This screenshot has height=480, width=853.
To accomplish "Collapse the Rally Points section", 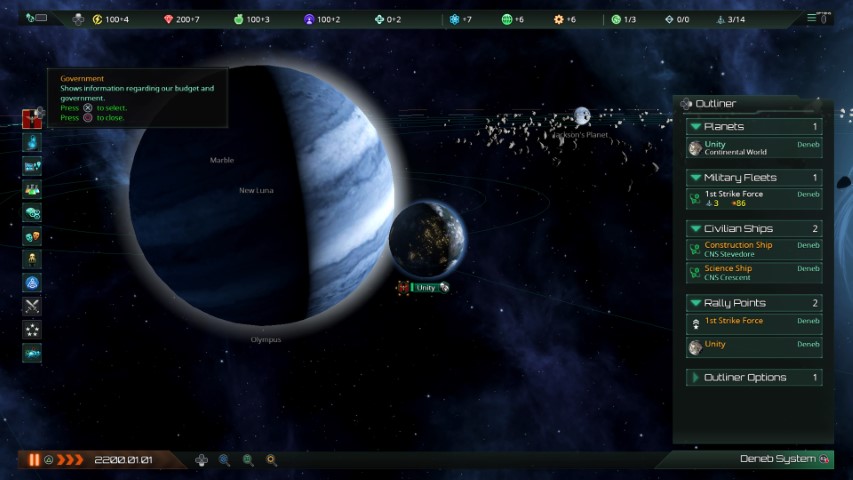I will coord(694,303).
